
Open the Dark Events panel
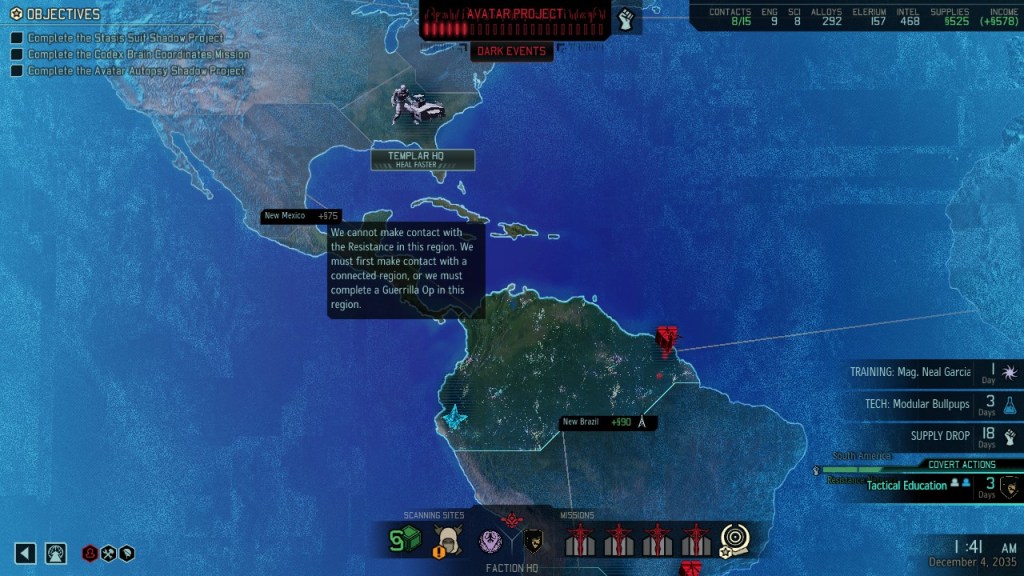click(x=512, y=51)
